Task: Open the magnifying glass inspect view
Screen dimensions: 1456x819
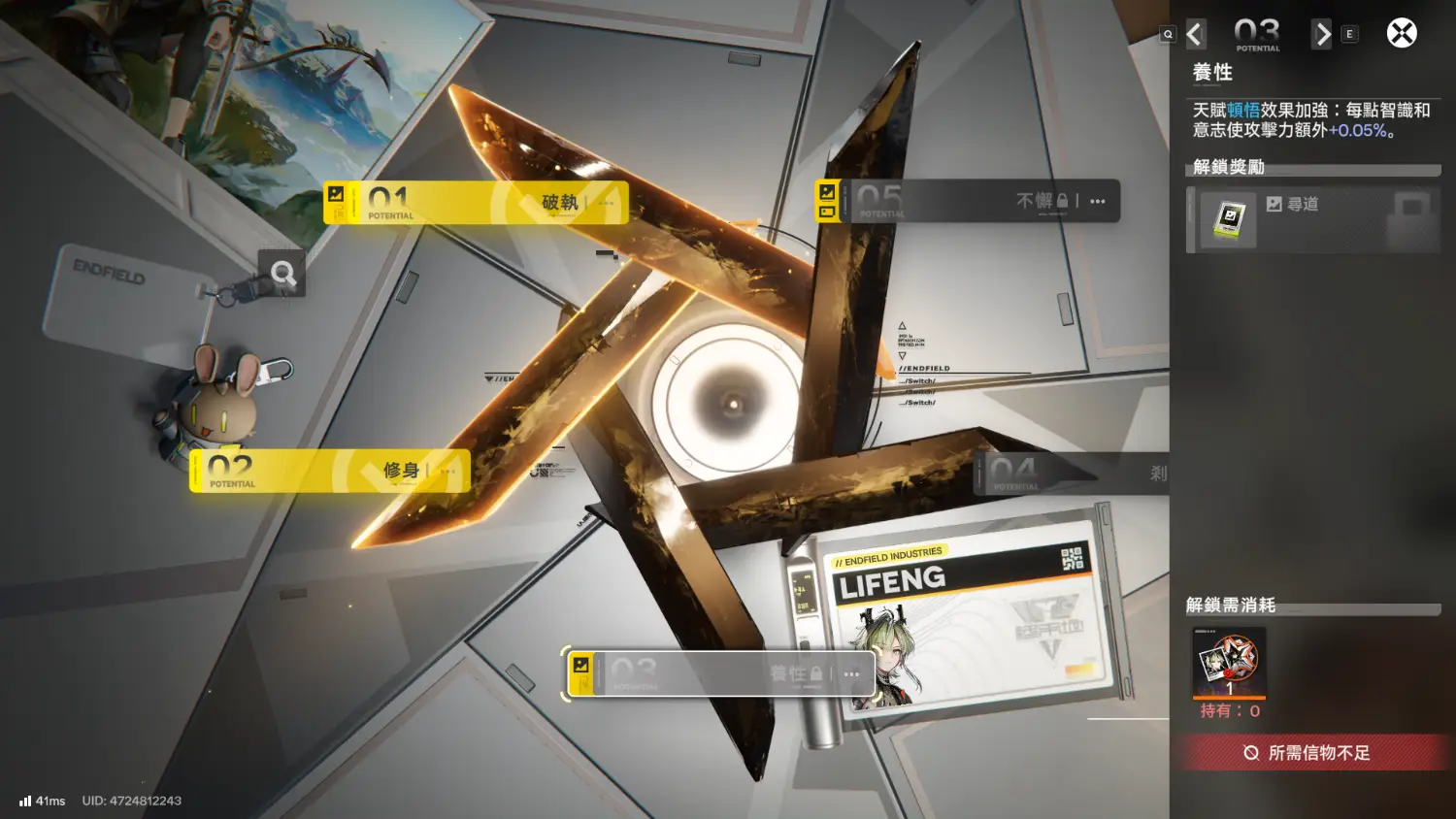Action: (282, 274)
